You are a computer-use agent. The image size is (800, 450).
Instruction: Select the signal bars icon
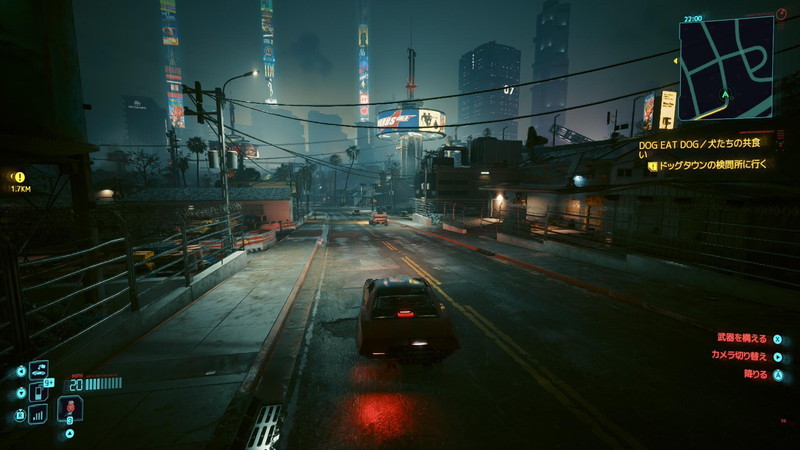tap(38, 414)
